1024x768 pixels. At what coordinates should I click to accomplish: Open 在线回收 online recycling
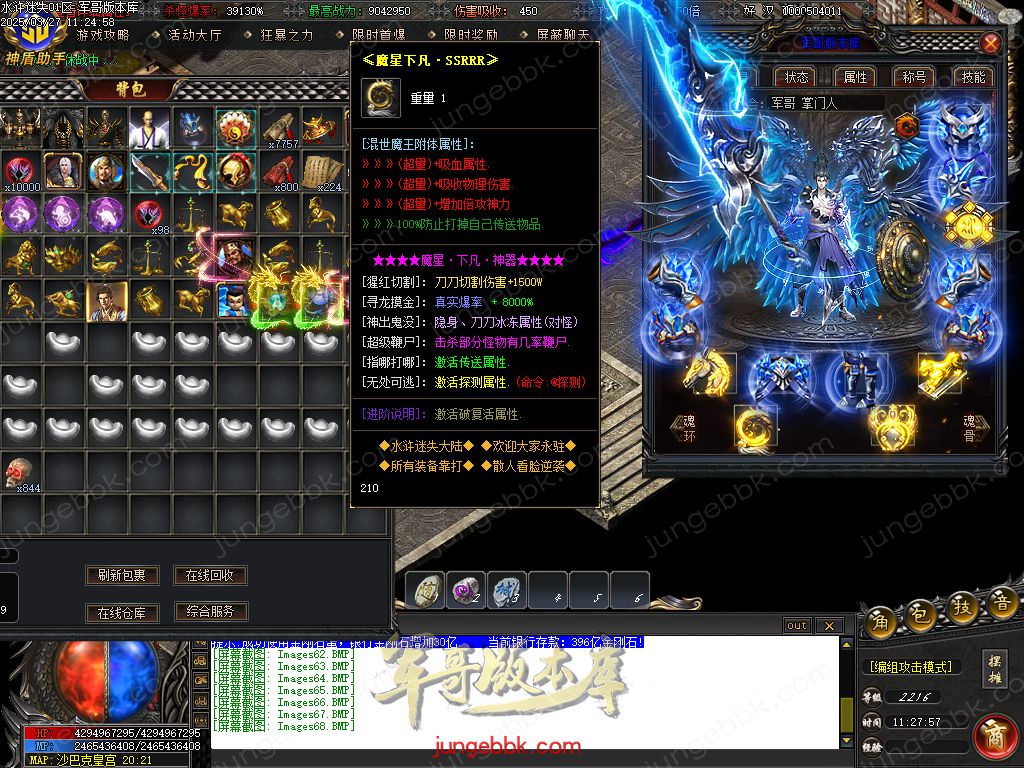tap(210, 575)
